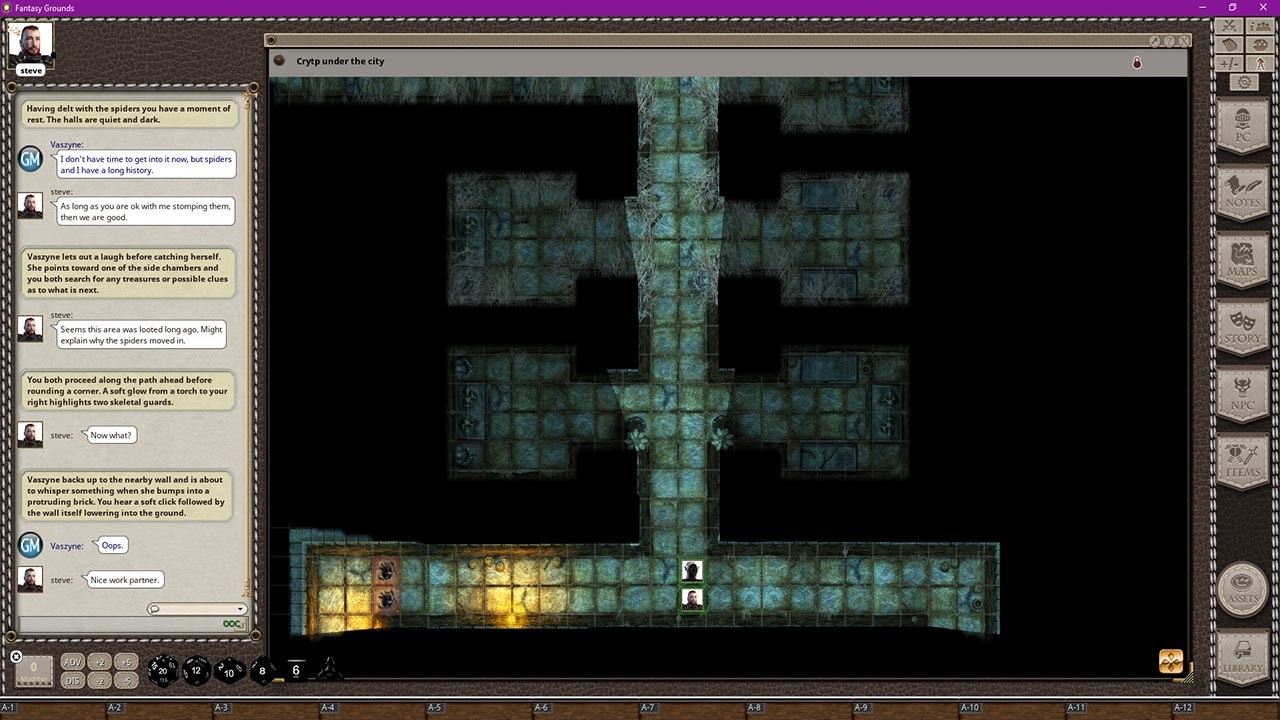Open the chat message type dropdown
Screen dimensions: 1280x720
(x=240, y=609)
